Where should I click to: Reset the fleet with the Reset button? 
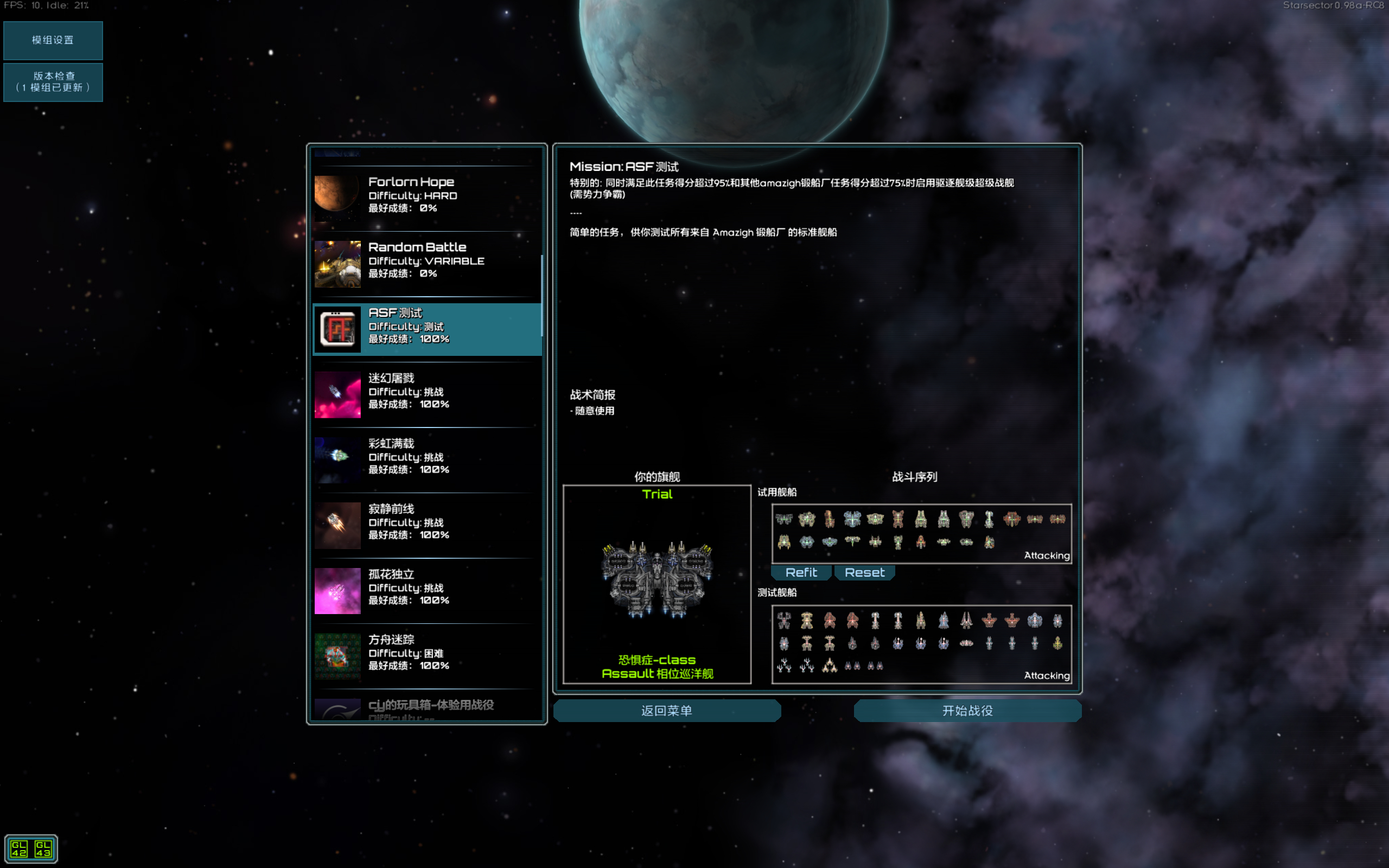[x=864, y=572]
